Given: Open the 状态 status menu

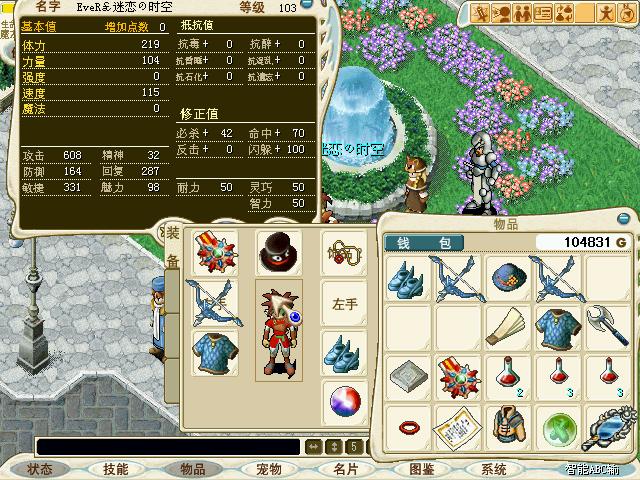Looking at the screenshot, I should coord(41,468).
